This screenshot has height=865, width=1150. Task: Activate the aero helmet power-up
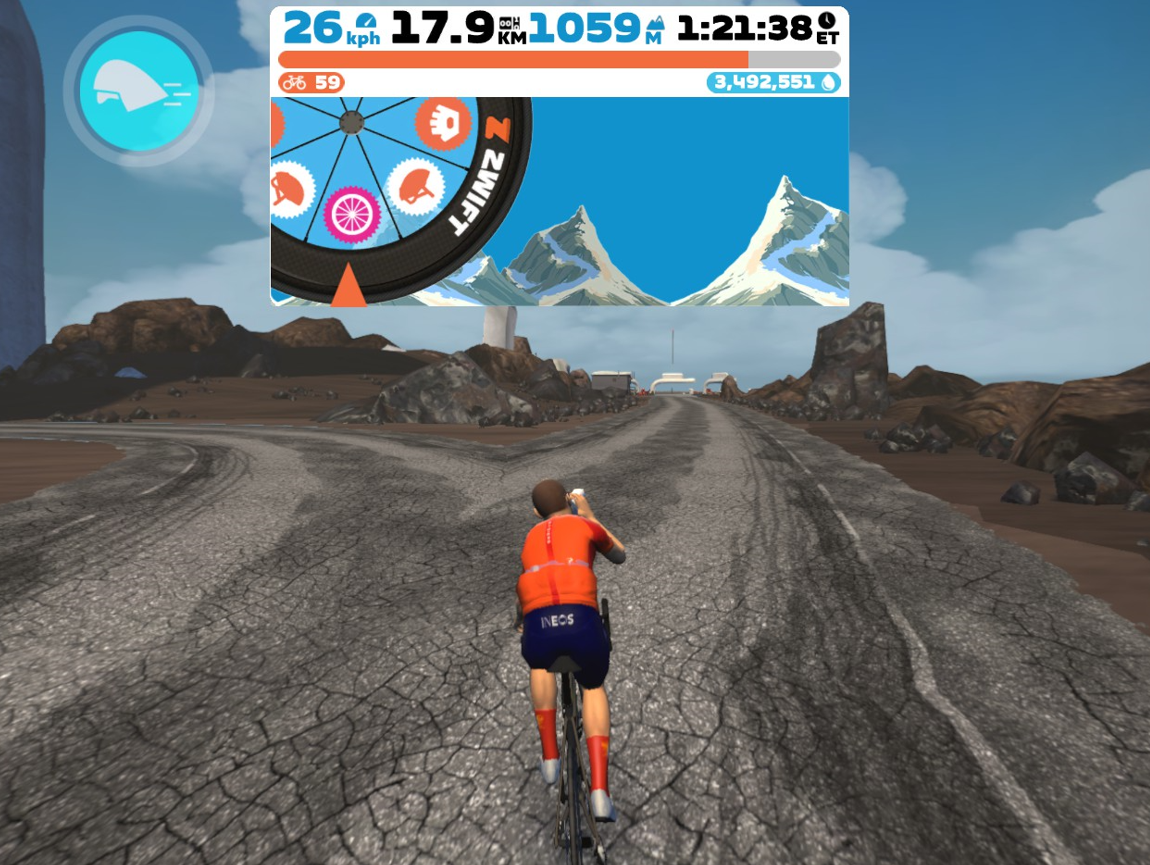(x=139, y=91)
